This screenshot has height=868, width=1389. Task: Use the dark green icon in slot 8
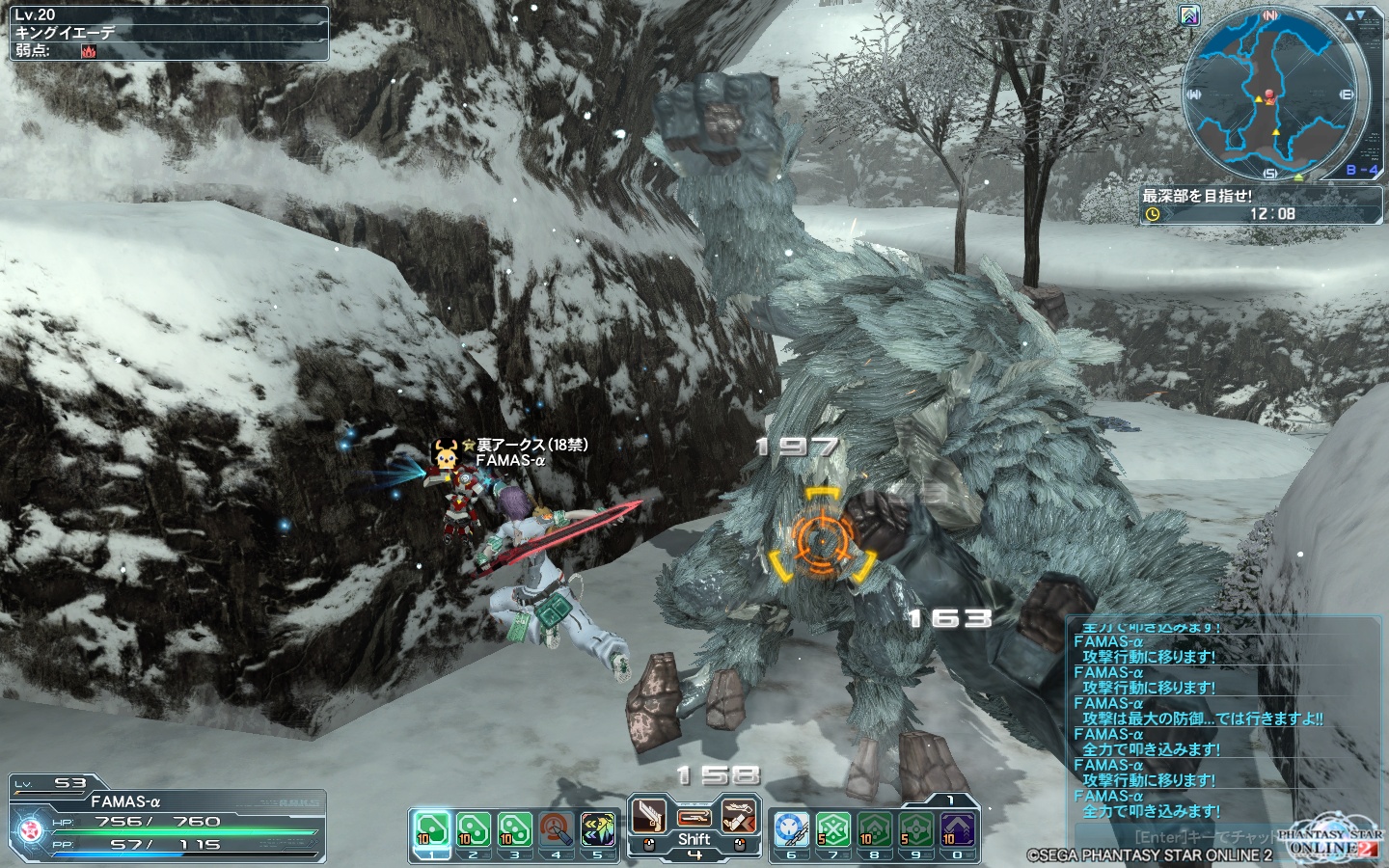coord(875,829)
